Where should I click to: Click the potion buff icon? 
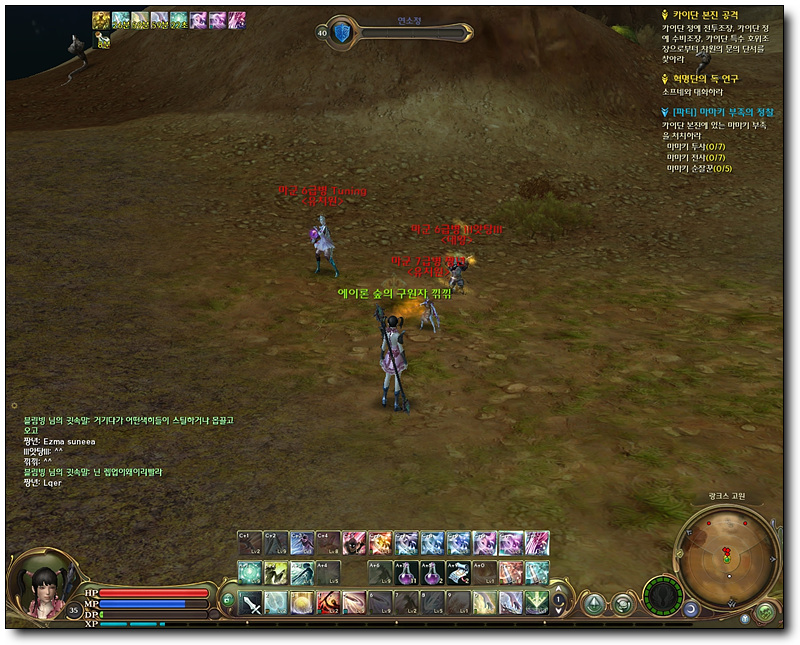tap(101, 40)
